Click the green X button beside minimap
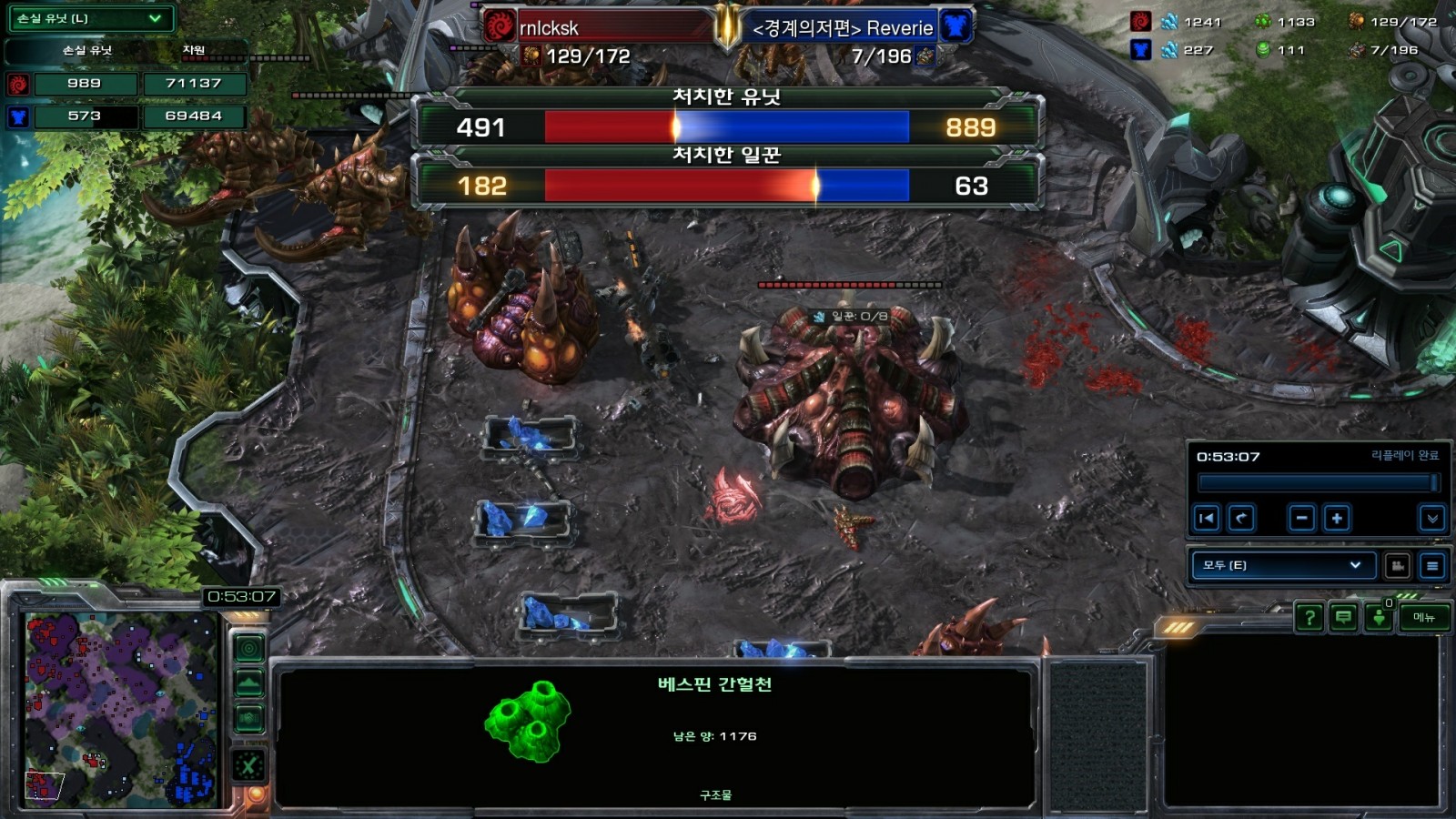 248,765
